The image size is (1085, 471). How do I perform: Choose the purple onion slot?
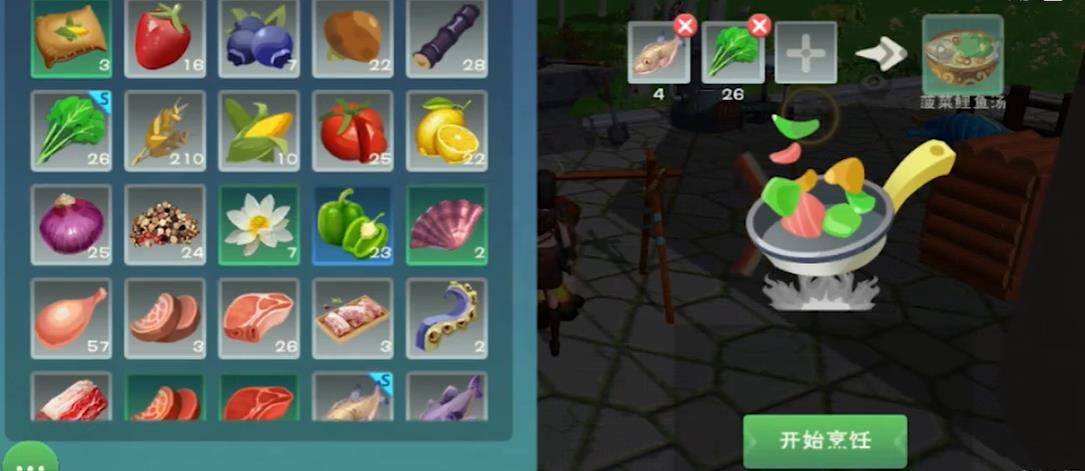(x=70, y=224)
